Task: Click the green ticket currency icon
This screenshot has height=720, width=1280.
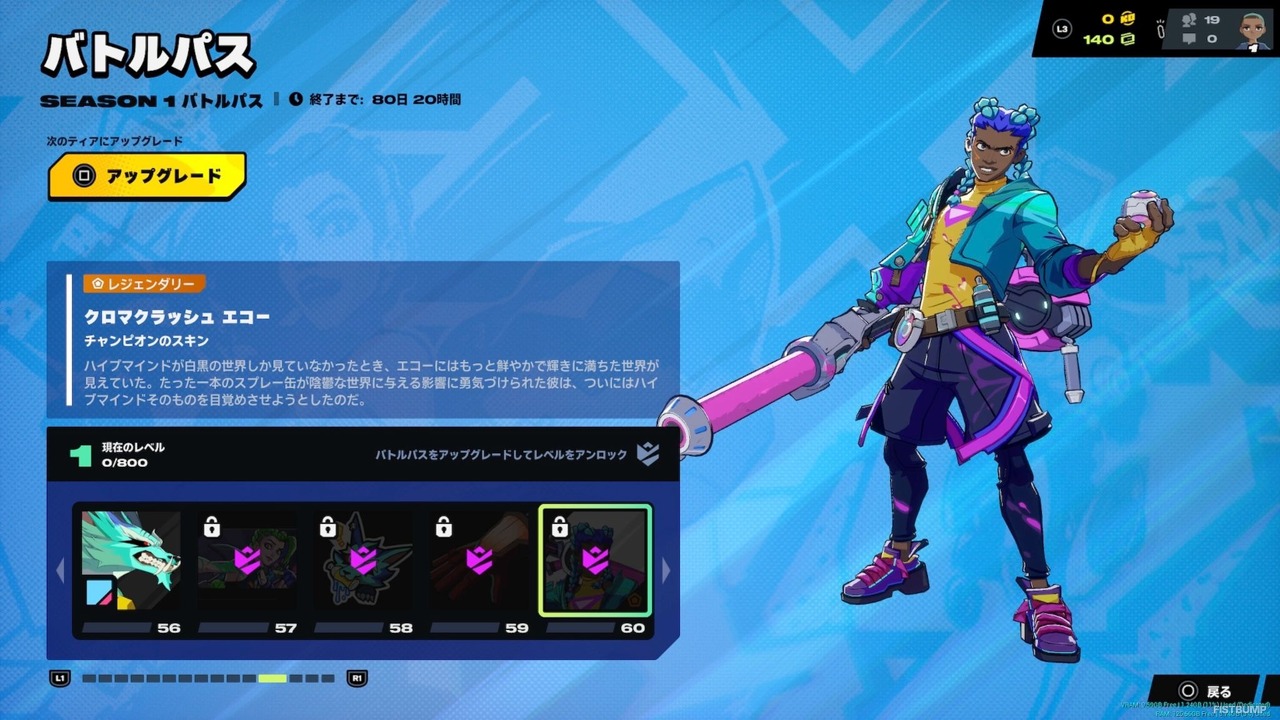Action: click(1128, 39)
